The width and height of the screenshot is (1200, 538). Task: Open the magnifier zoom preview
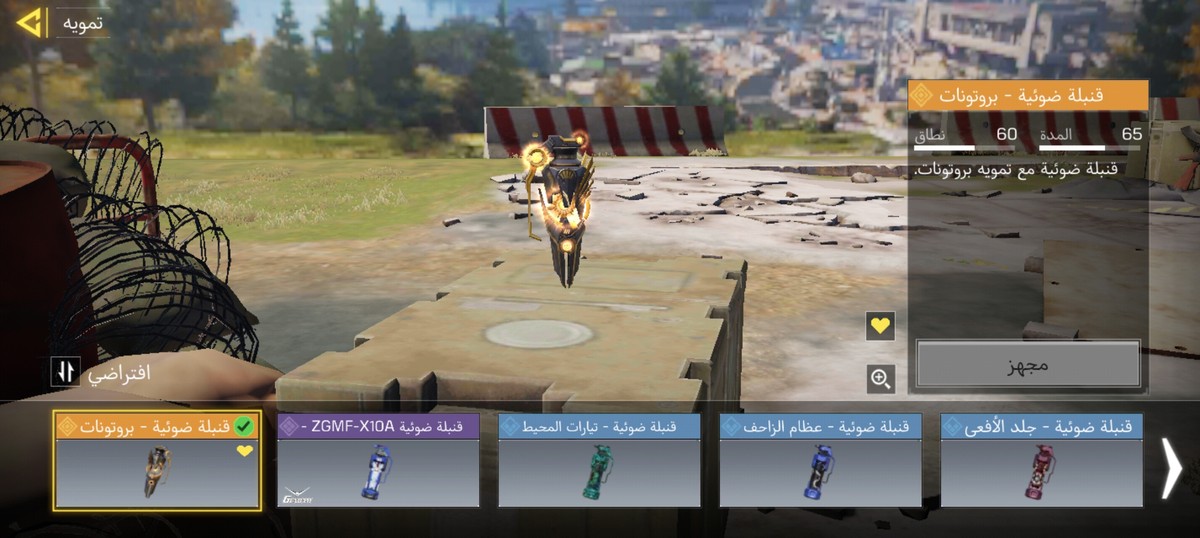(x=880, y=378)
